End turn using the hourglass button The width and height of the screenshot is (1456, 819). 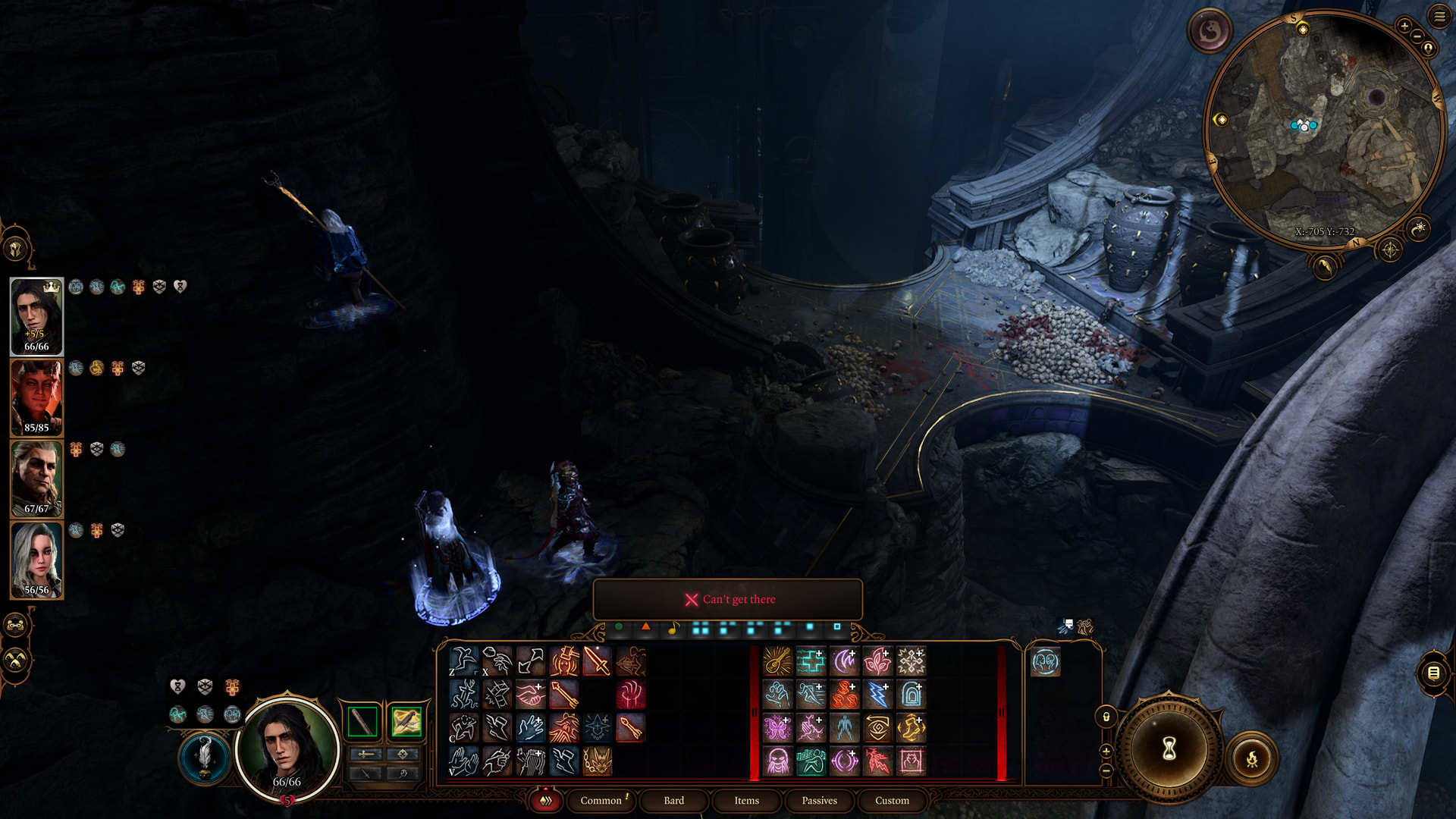[x=1169, y=749]
